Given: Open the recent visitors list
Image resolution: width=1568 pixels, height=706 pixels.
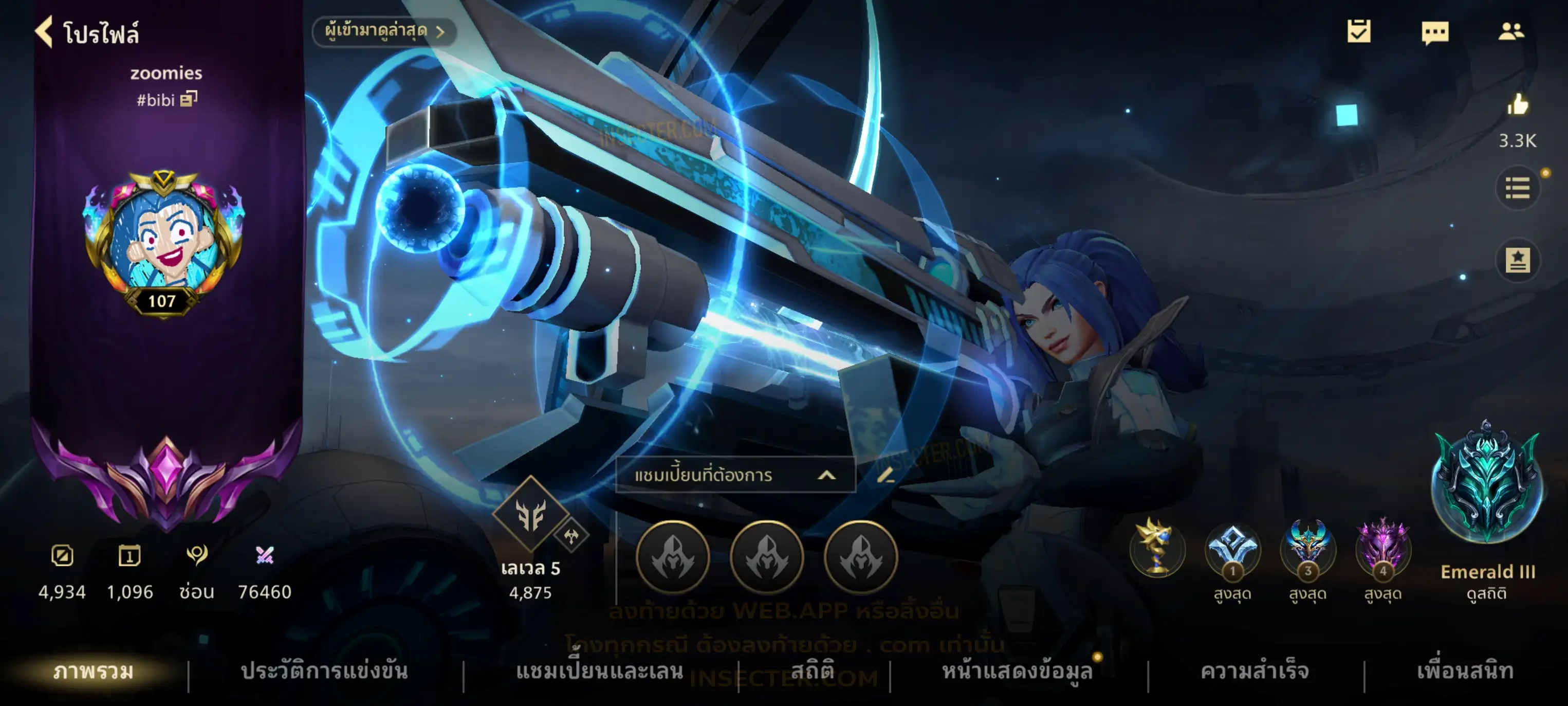Looking at the screenshot, I should 384,31.
